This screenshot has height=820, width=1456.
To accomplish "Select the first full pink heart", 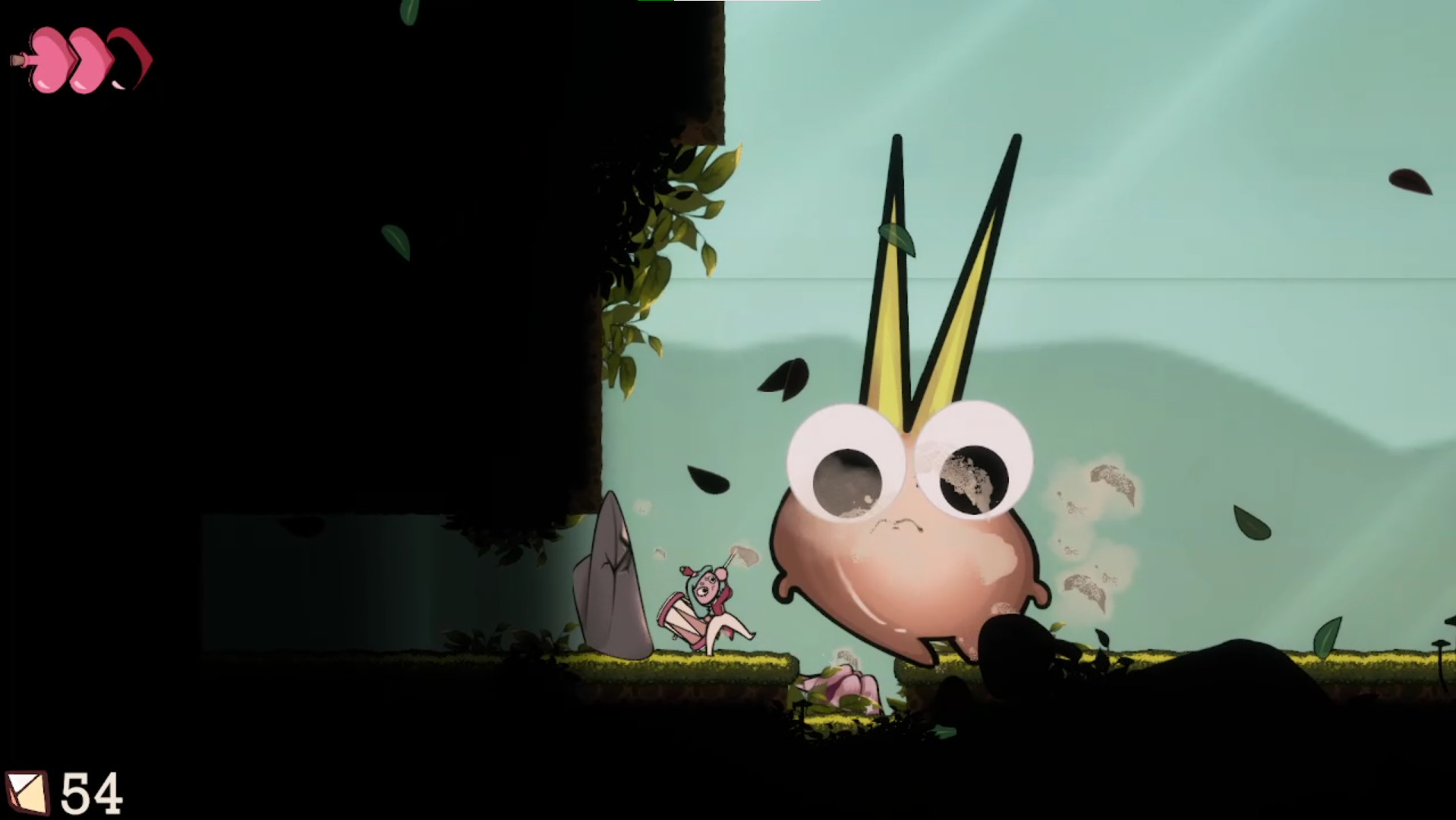I will [50, 59].
